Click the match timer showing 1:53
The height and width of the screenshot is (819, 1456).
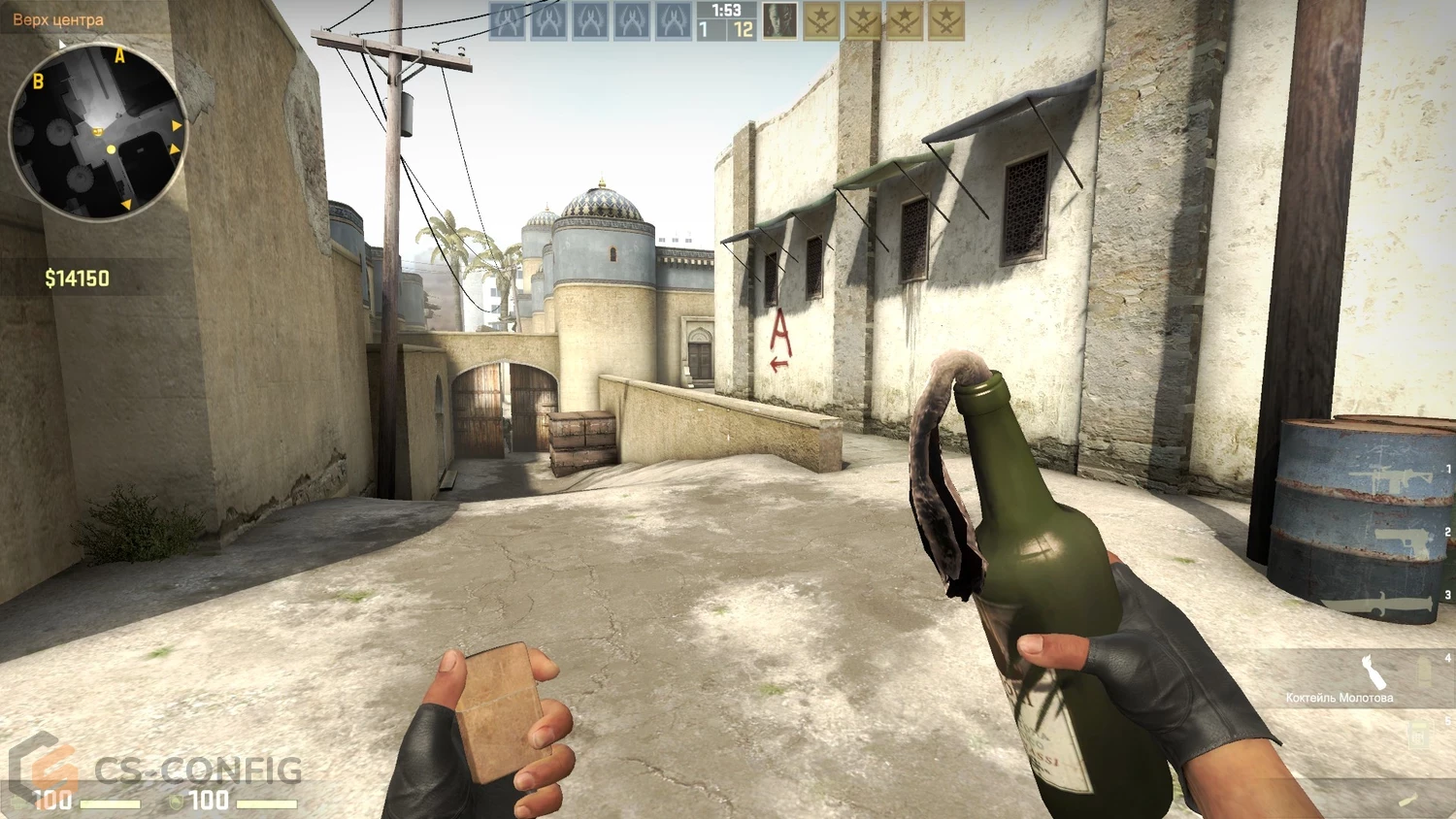(x=726, y=11)
